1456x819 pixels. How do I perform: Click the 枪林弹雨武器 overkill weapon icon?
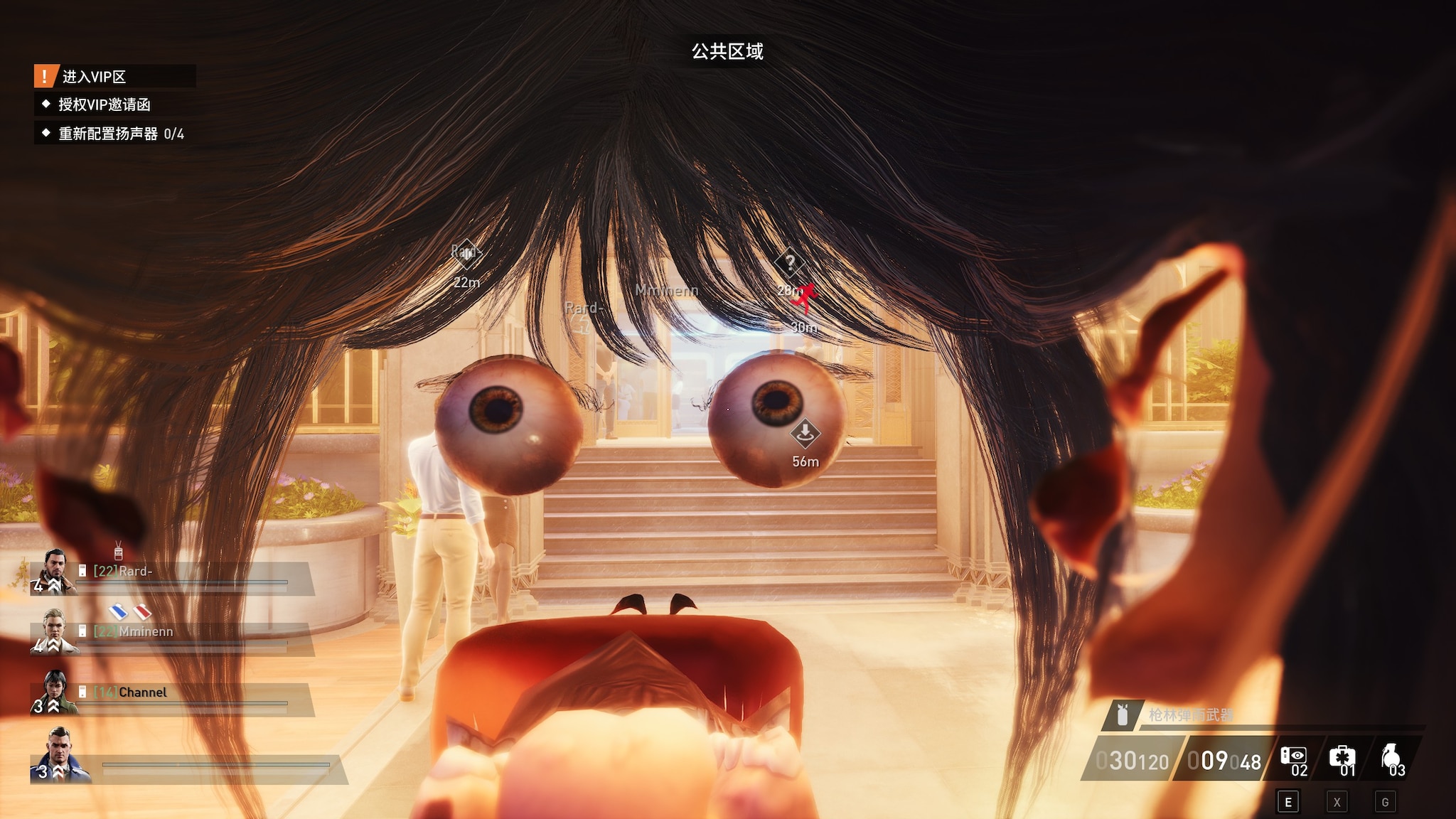pyautogui.click(x=1123, y=714)
